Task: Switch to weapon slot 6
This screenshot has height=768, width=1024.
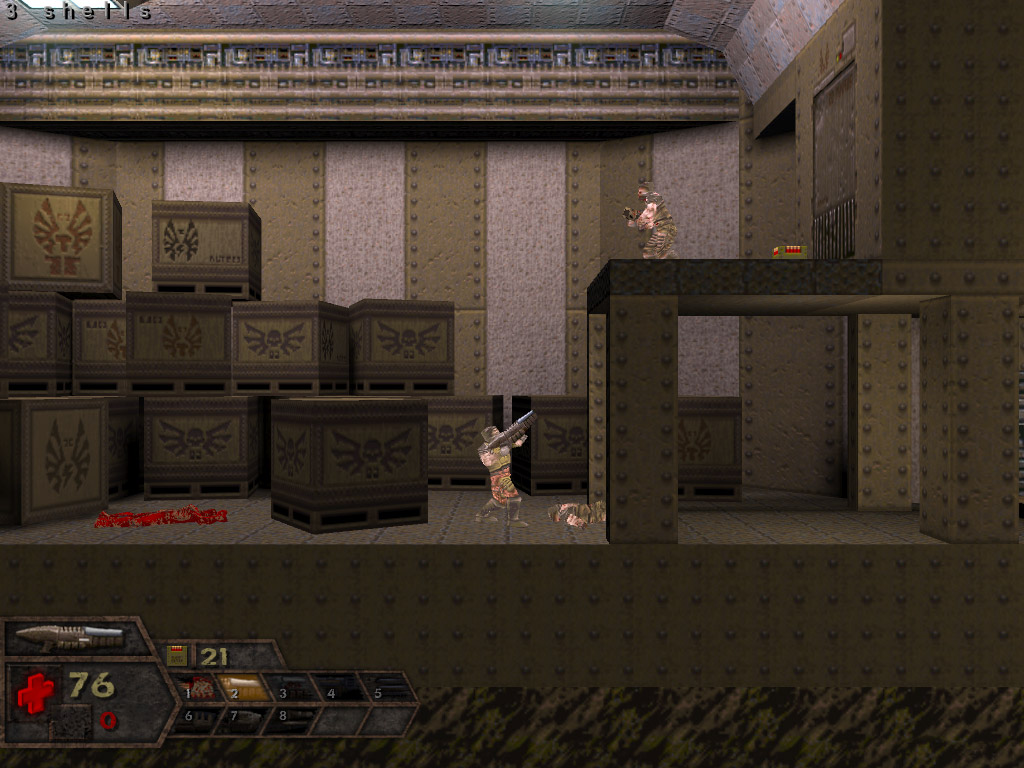Action: click(x=195, y=717)
